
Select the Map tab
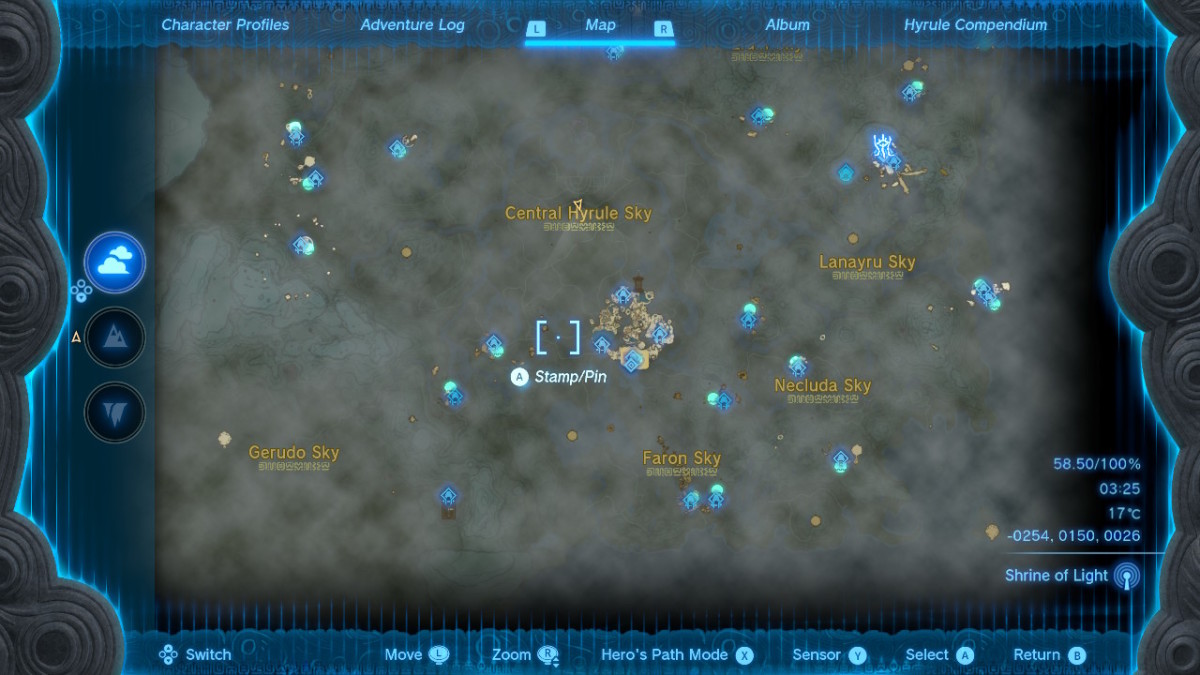(x=600, y=25)
